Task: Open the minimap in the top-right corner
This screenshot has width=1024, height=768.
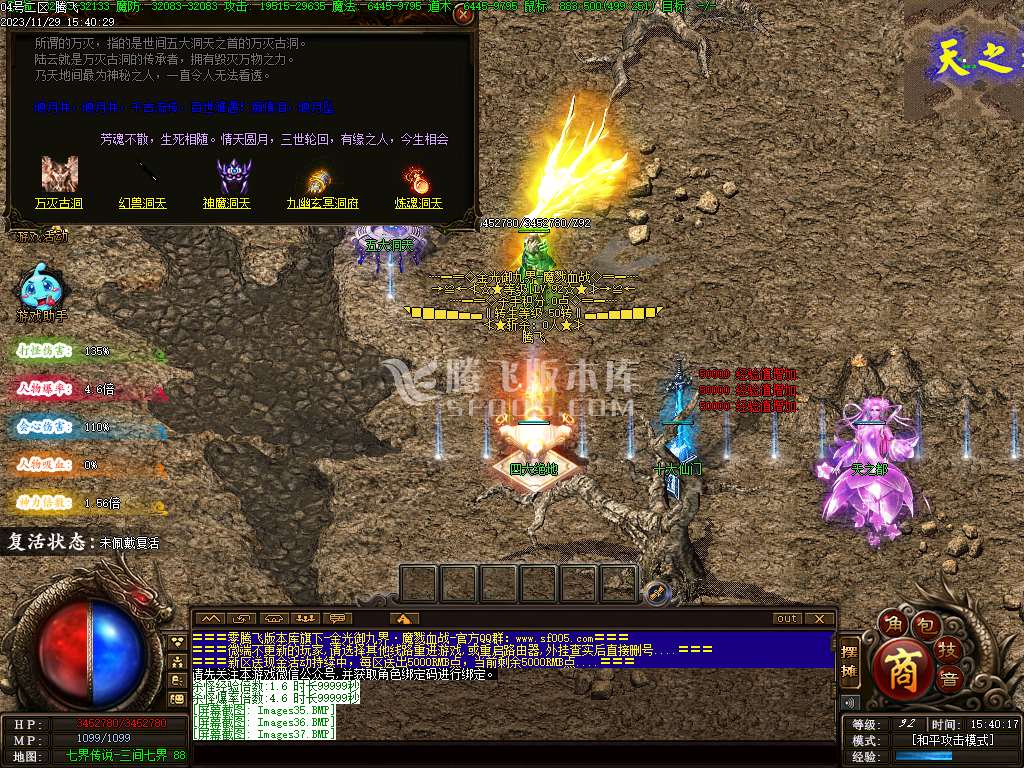Action: point(964,58)
